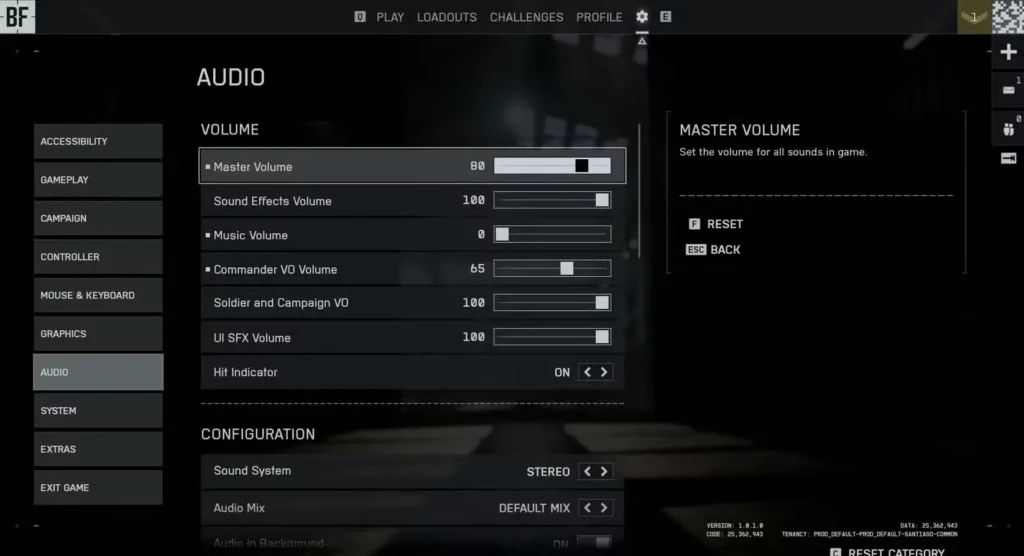Change Audio Mix using its left arrow

click(x=588, y=508)
